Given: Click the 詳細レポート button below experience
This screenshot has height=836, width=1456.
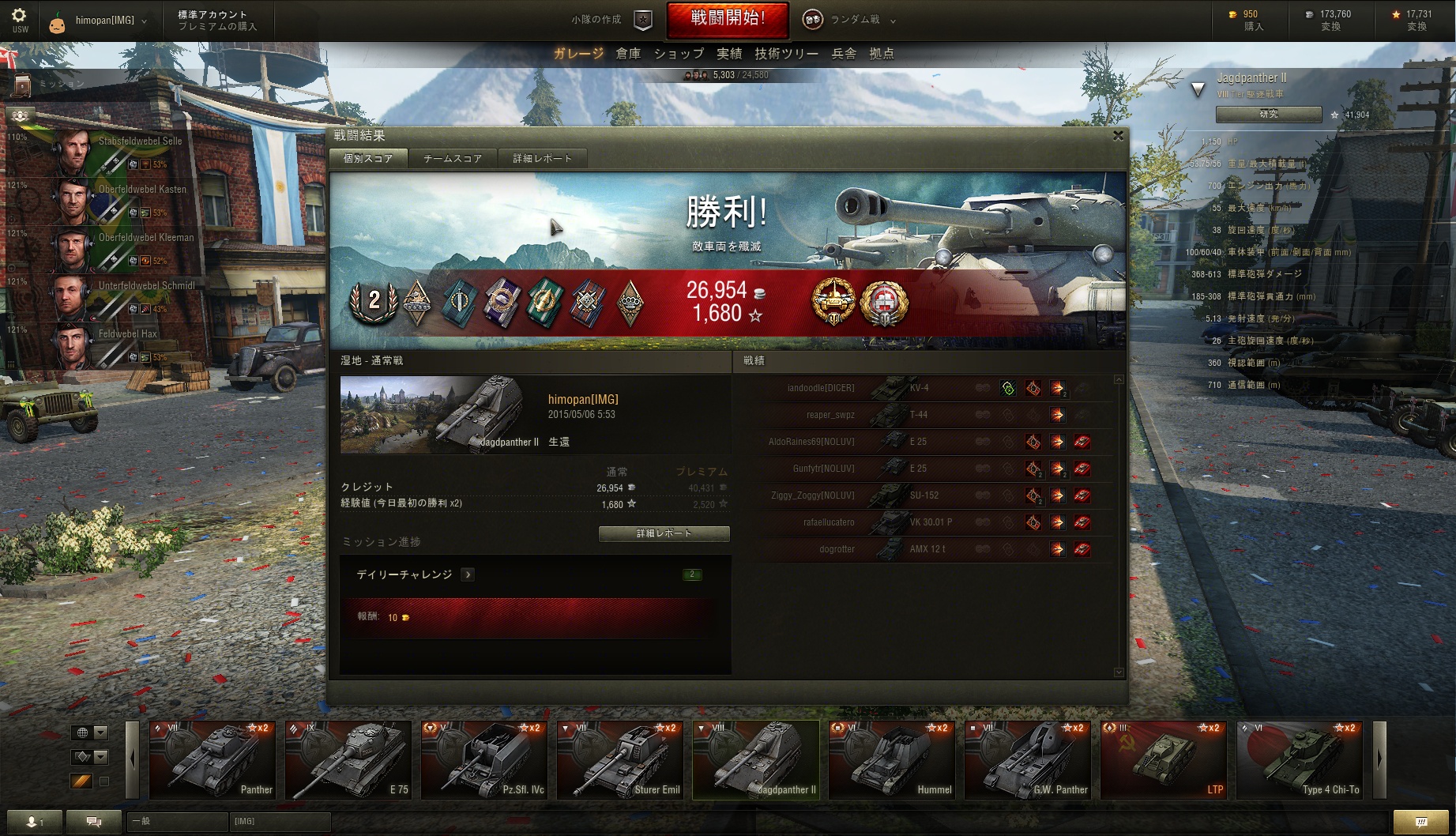Looking at the screenshot, I should click(664, 533).
